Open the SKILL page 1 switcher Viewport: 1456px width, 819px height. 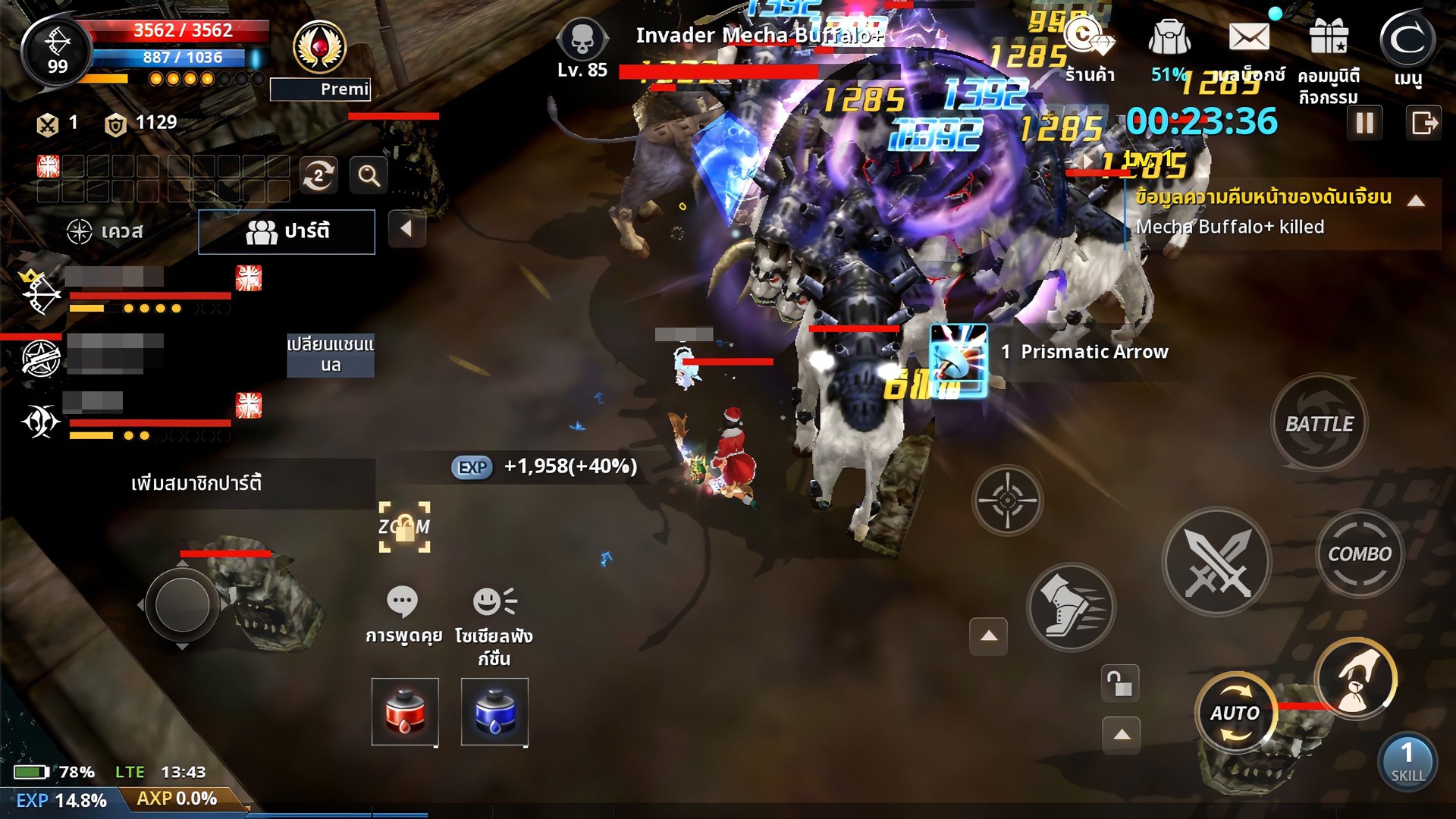(x=1407, y=761)
